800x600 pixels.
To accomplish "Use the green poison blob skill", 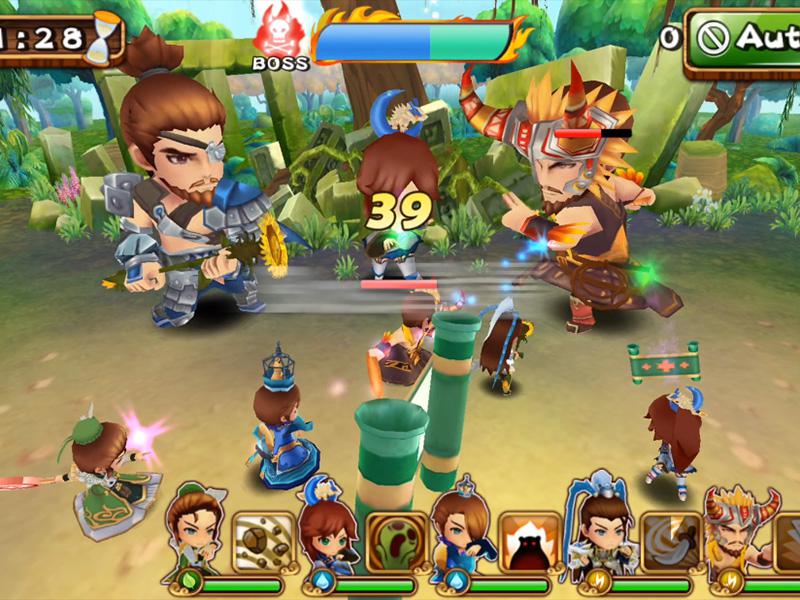I will click(396, 540).
